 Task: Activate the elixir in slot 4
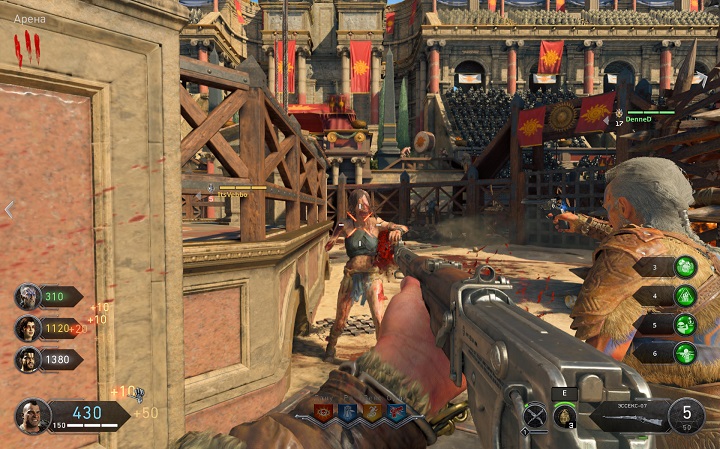685,296
